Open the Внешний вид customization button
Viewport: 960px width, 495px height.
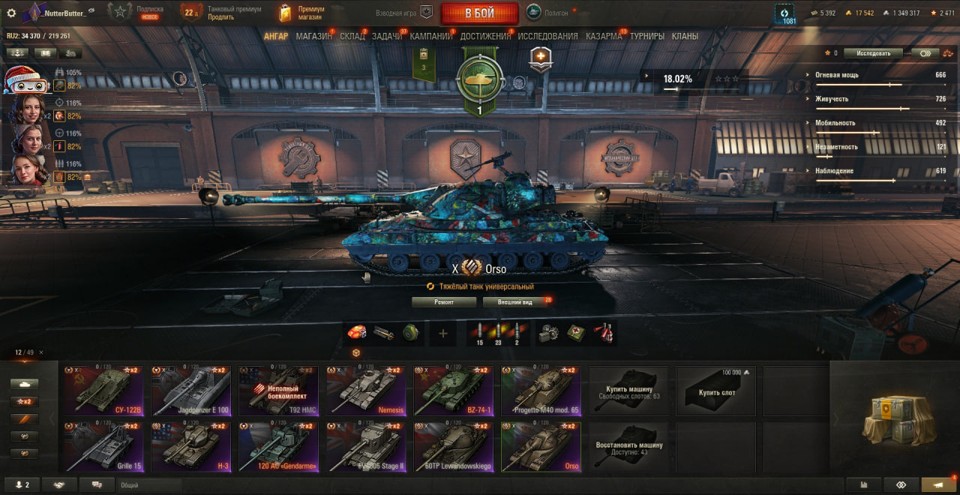click(x=514, y=301)
